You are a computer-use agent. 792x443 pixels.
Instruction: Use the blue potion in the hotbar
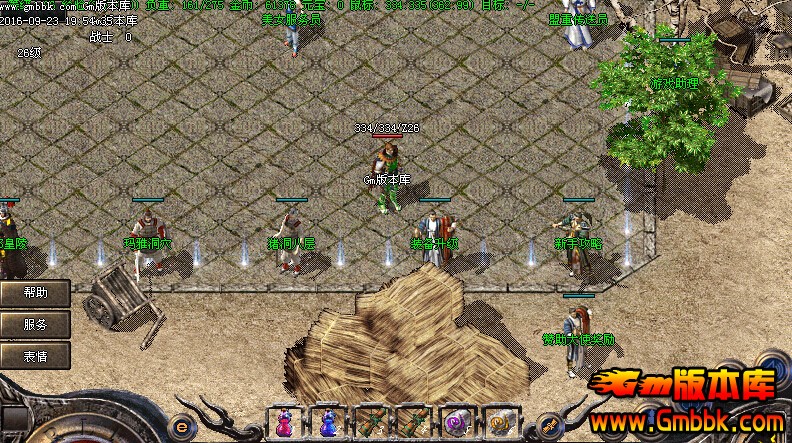click(327, 423)
